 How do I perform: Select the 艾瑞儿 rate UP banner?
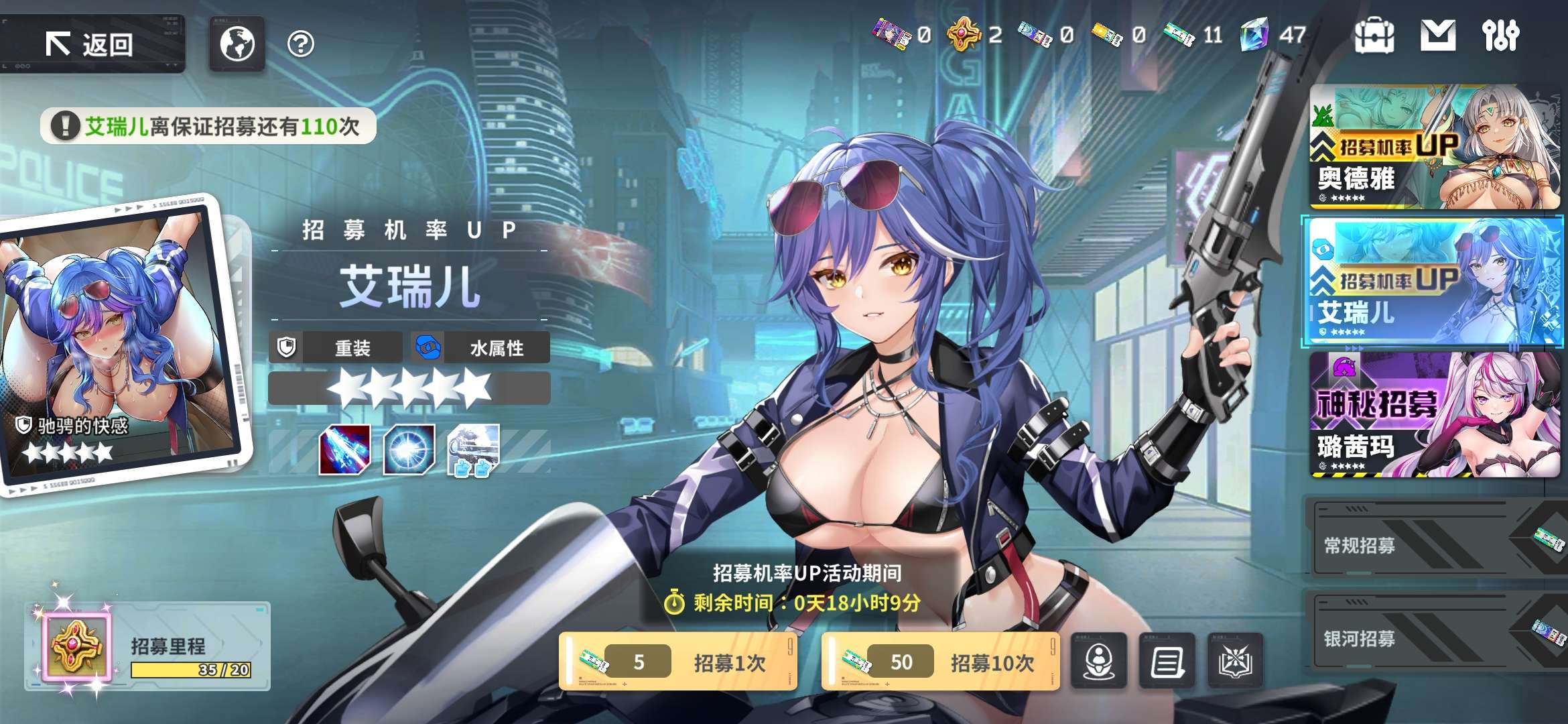point(1434,281)
